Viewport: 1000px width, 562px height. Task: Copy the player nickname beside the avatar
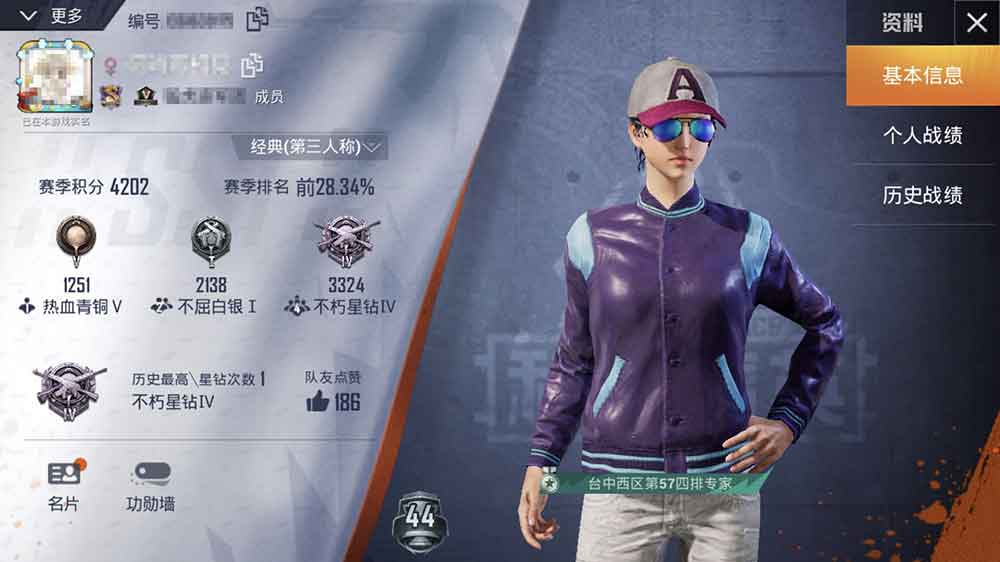pyautogui.click(x=252, y=66)
